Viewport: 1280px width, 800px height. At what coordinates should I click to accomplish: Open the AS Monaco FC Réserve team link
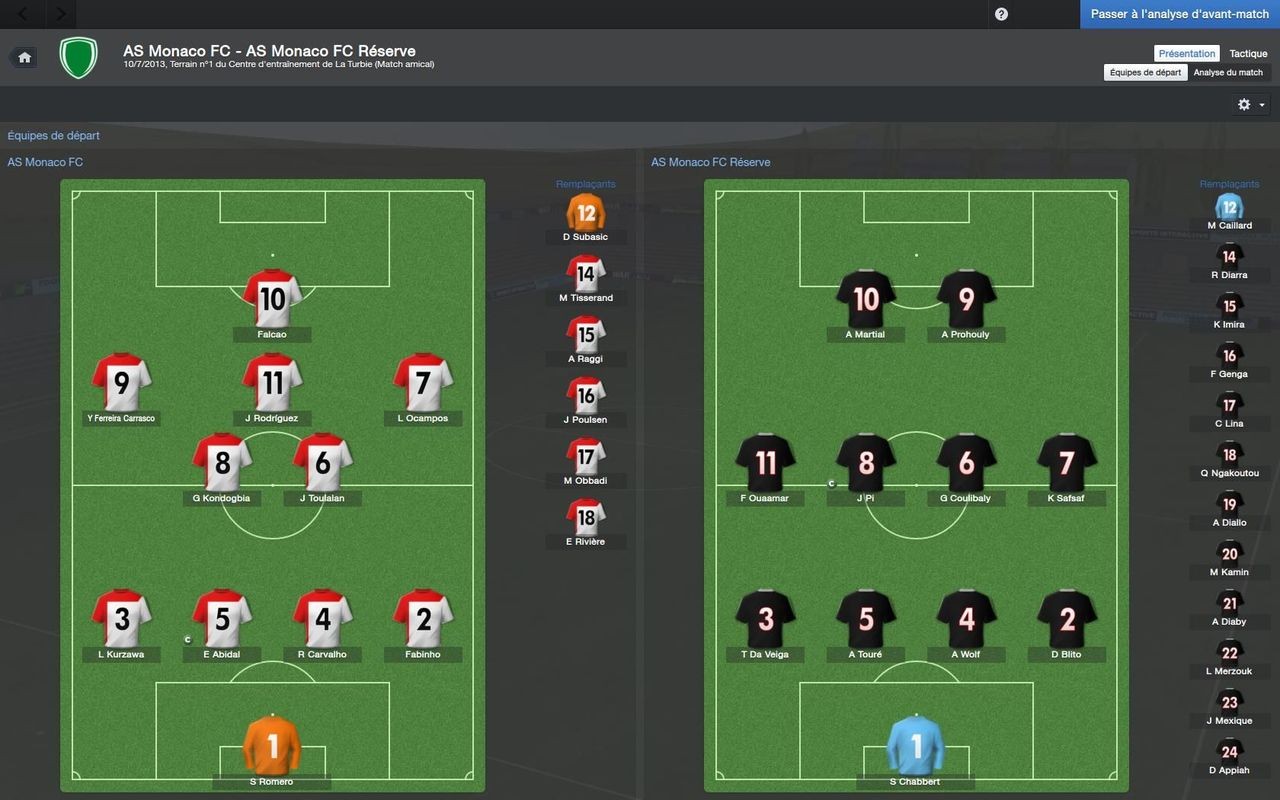point(710,162)
